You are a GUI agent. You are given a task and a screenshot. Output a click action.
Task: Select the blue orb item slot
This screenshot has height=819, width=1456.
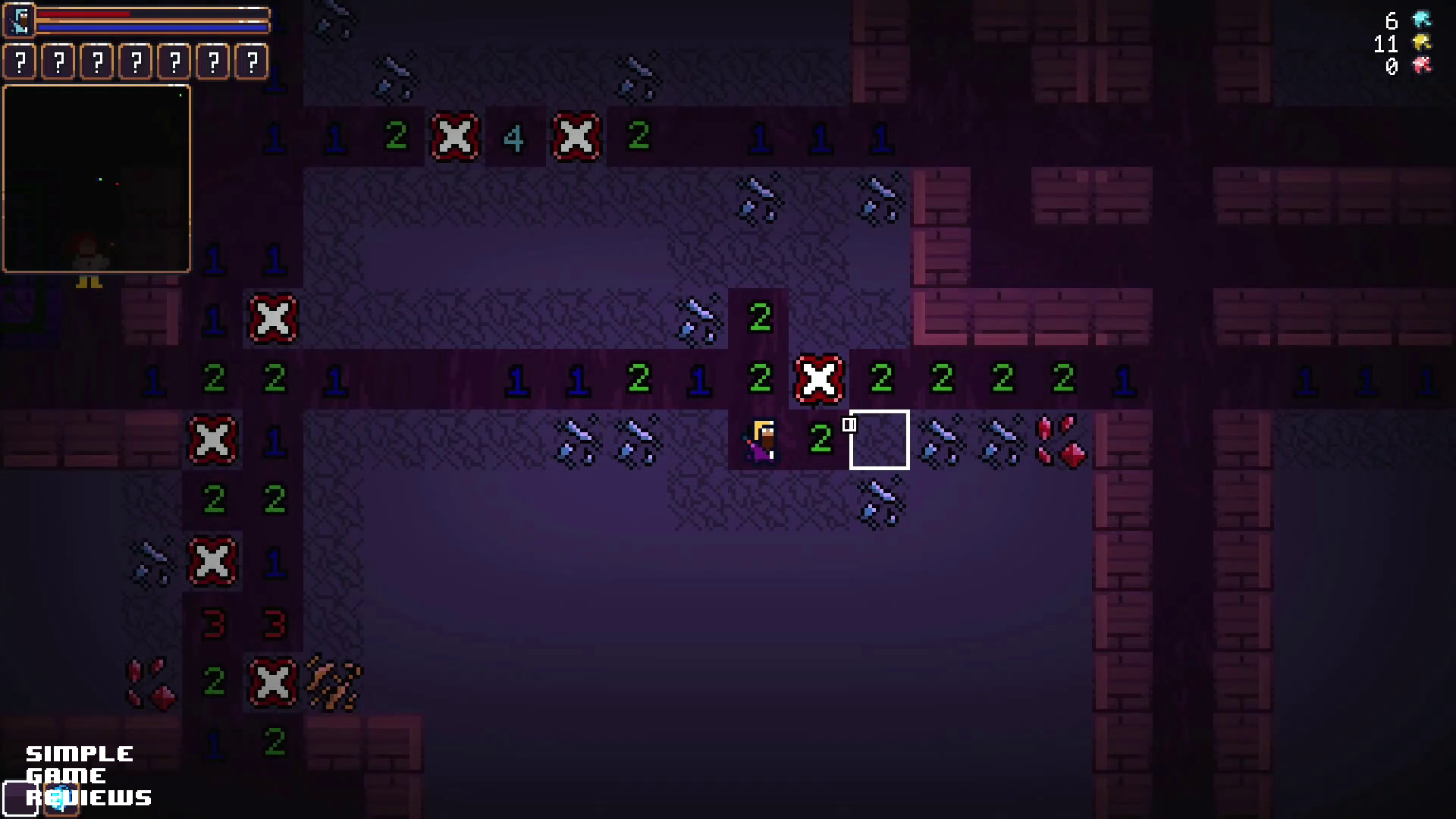click(61, 798)
